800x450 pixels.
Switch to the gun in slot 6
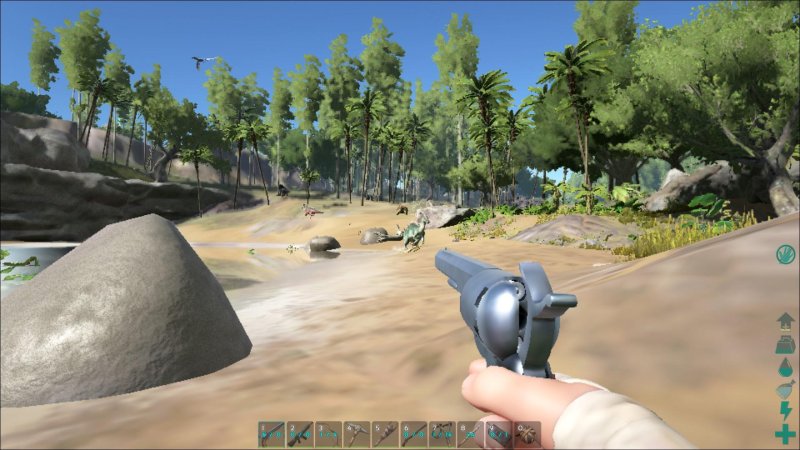point(414,433)
